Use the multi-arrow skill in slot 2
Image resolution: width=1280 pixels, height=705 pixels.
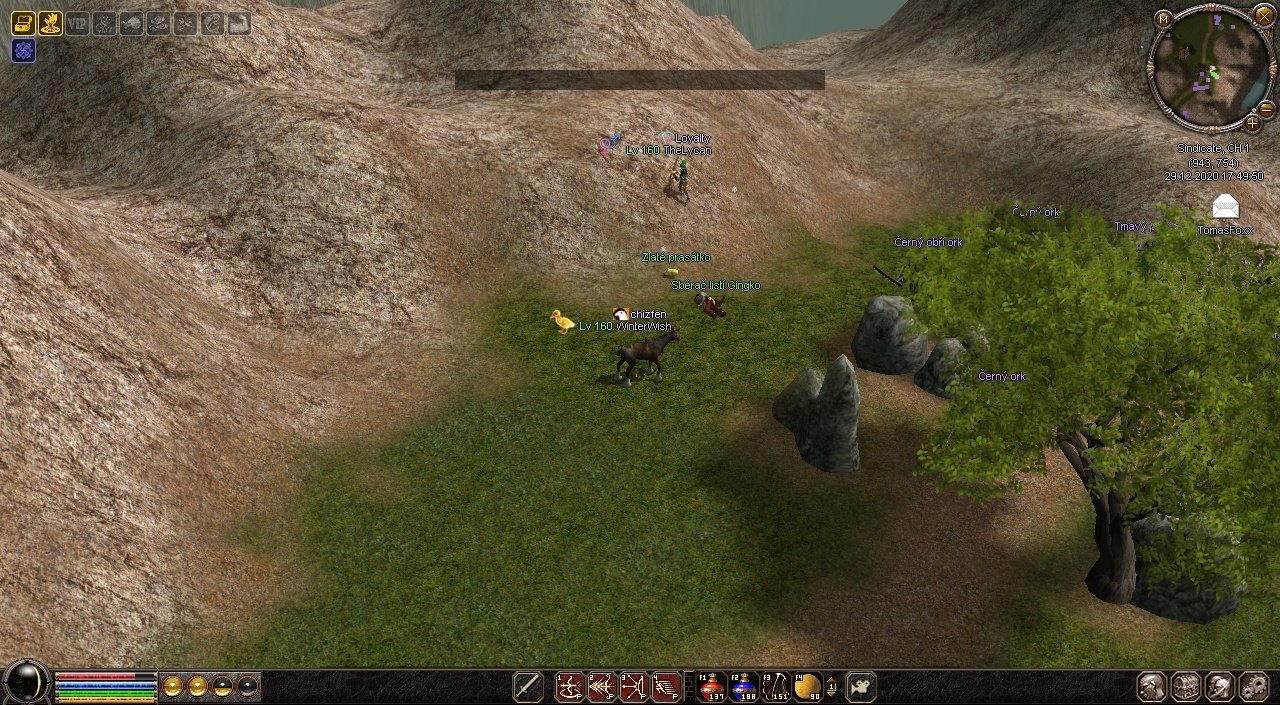(x=602, y=686)
